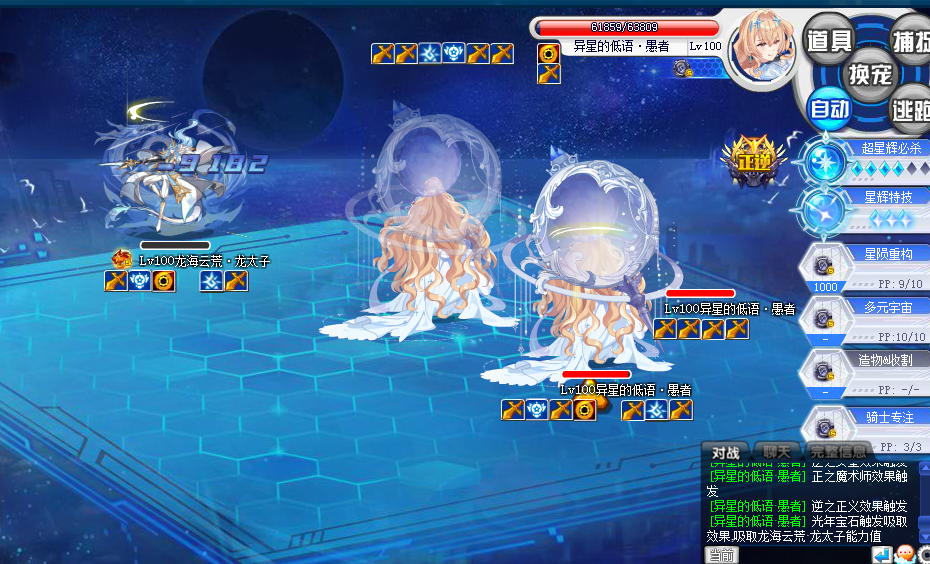Image resolution: width=930 pixels, height=564 pixels.
Task: Click the 当前 channel button
Action: (722, 556)
